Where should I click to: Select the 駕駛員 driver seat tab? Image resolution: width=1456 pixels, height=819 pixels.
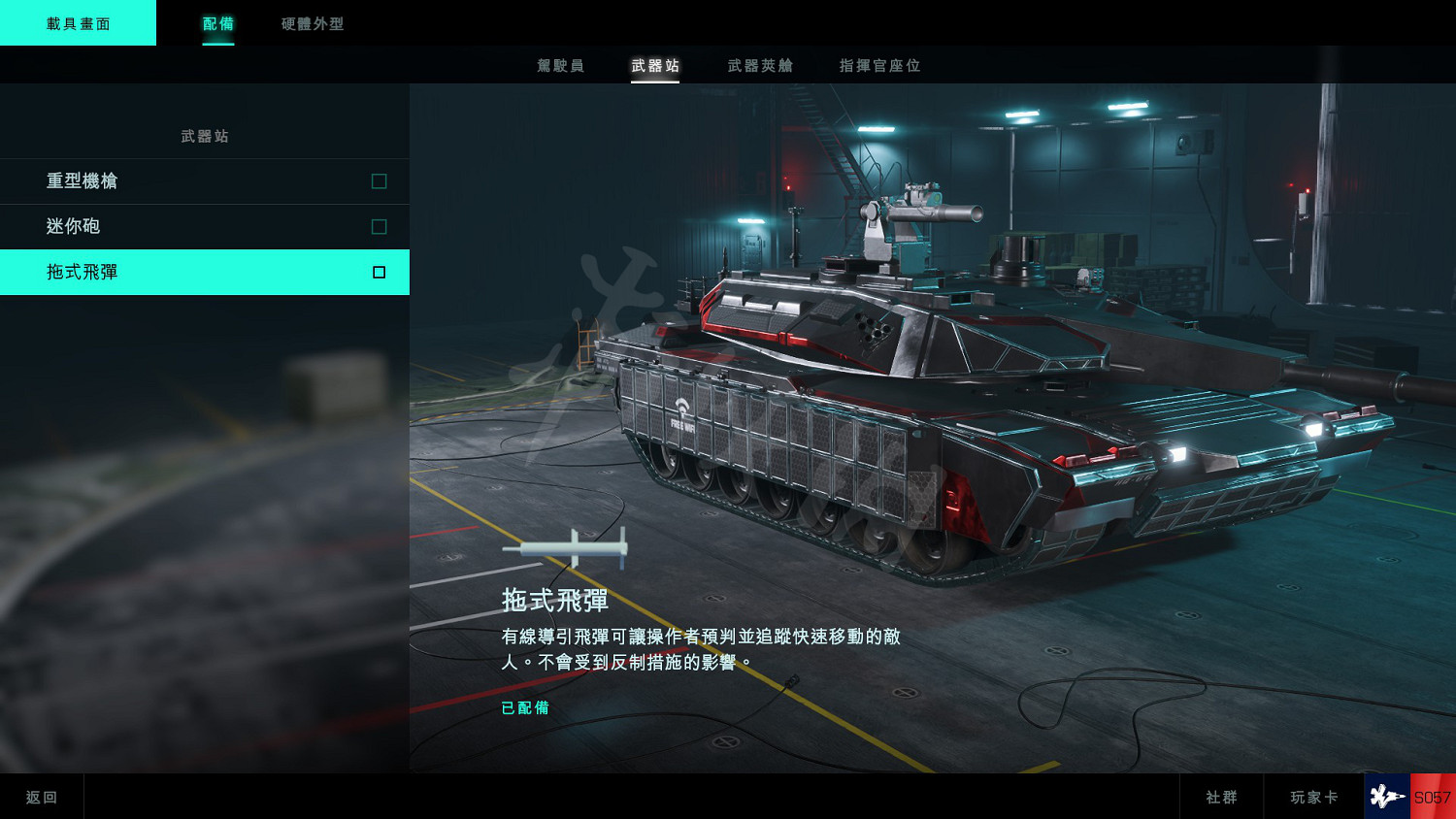(560, 66)
